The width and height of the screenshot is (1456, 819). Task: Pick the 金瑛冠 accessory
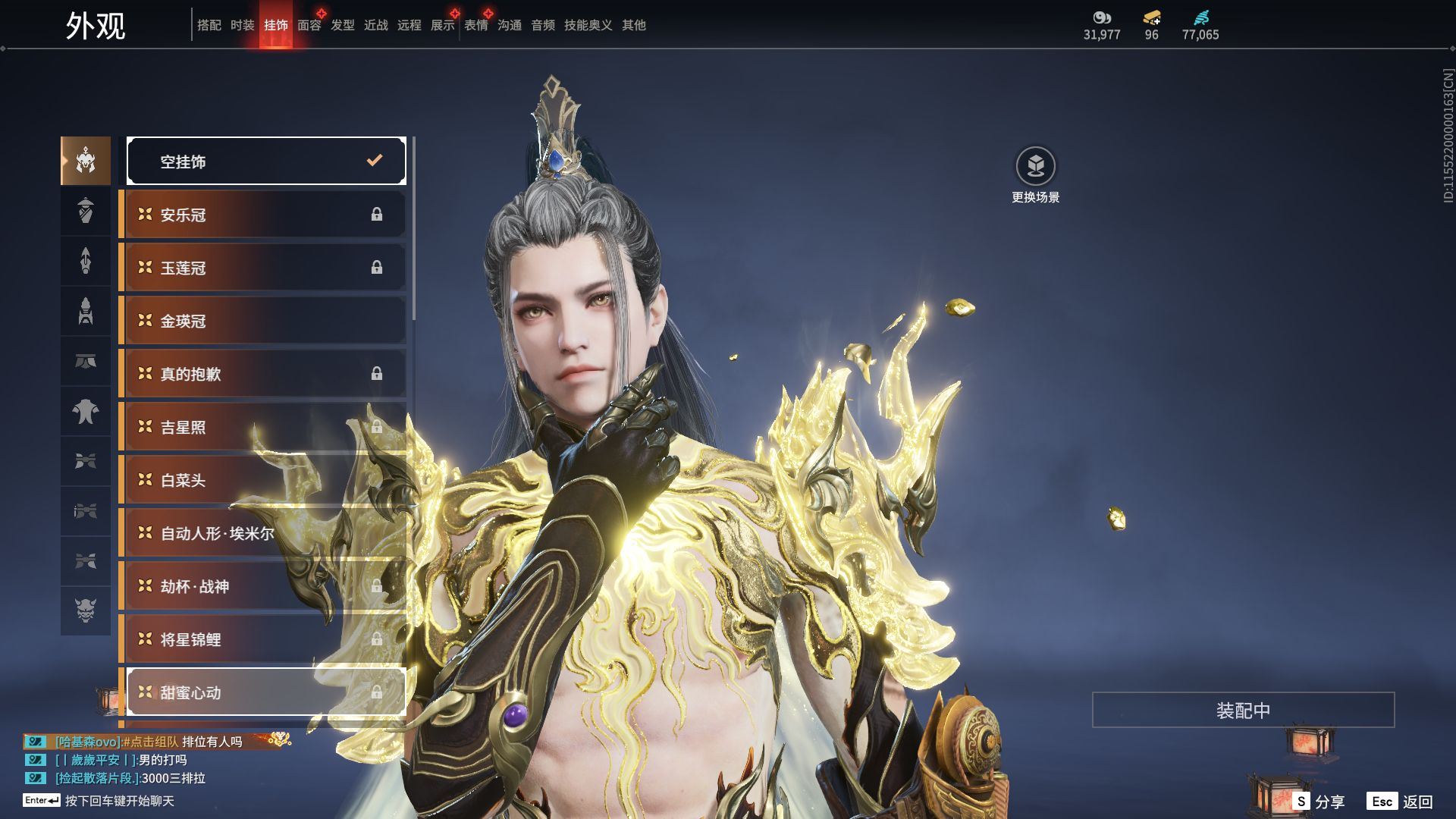(x=262, y=321)
